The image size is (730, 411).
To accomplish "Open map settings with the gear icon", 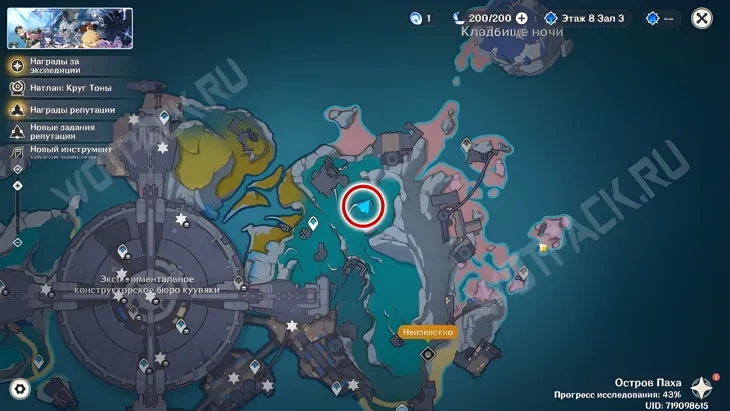I will pos(20,389).
